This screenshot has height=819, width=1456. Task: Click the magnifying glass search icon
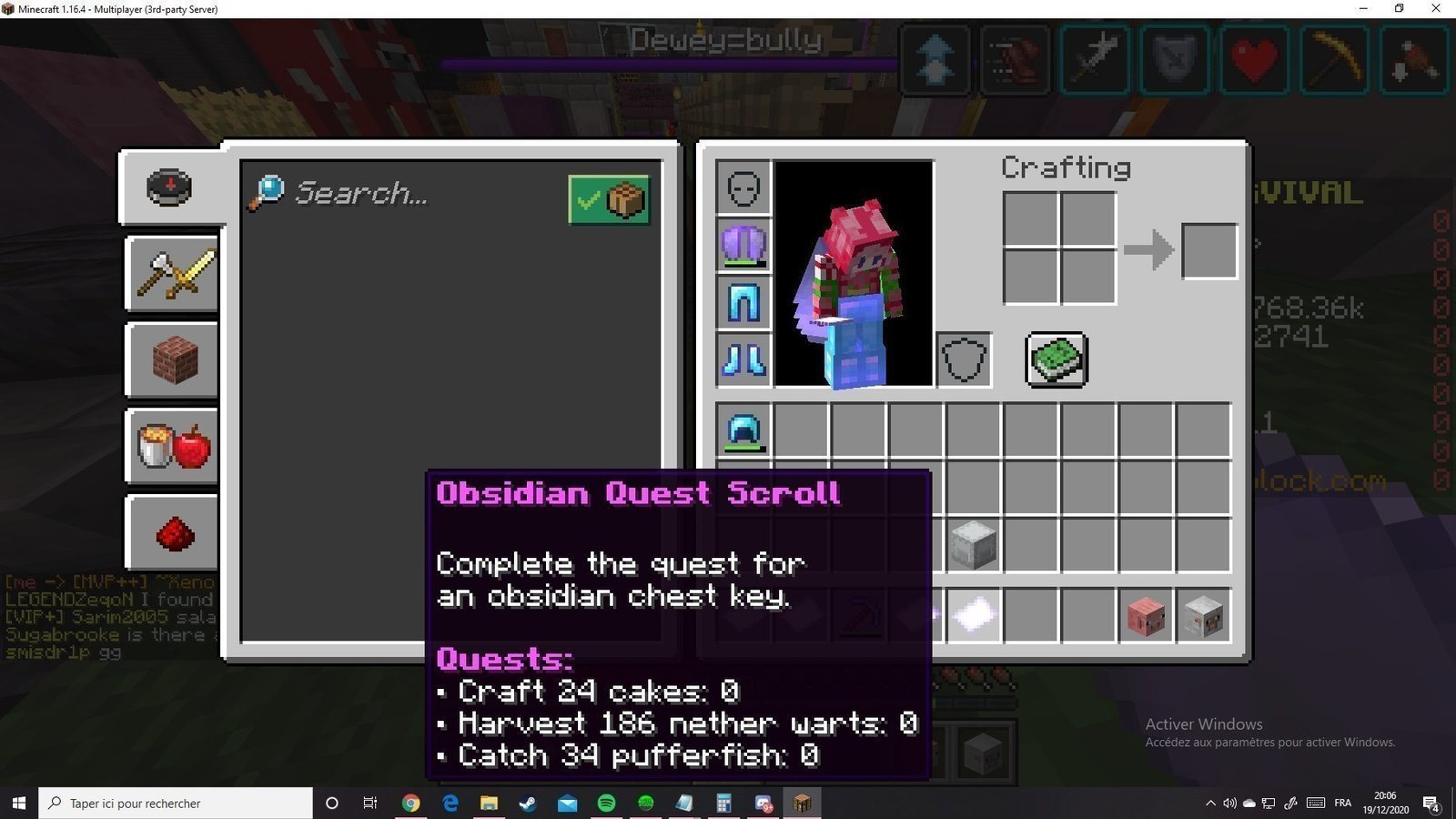coord(268,193)
